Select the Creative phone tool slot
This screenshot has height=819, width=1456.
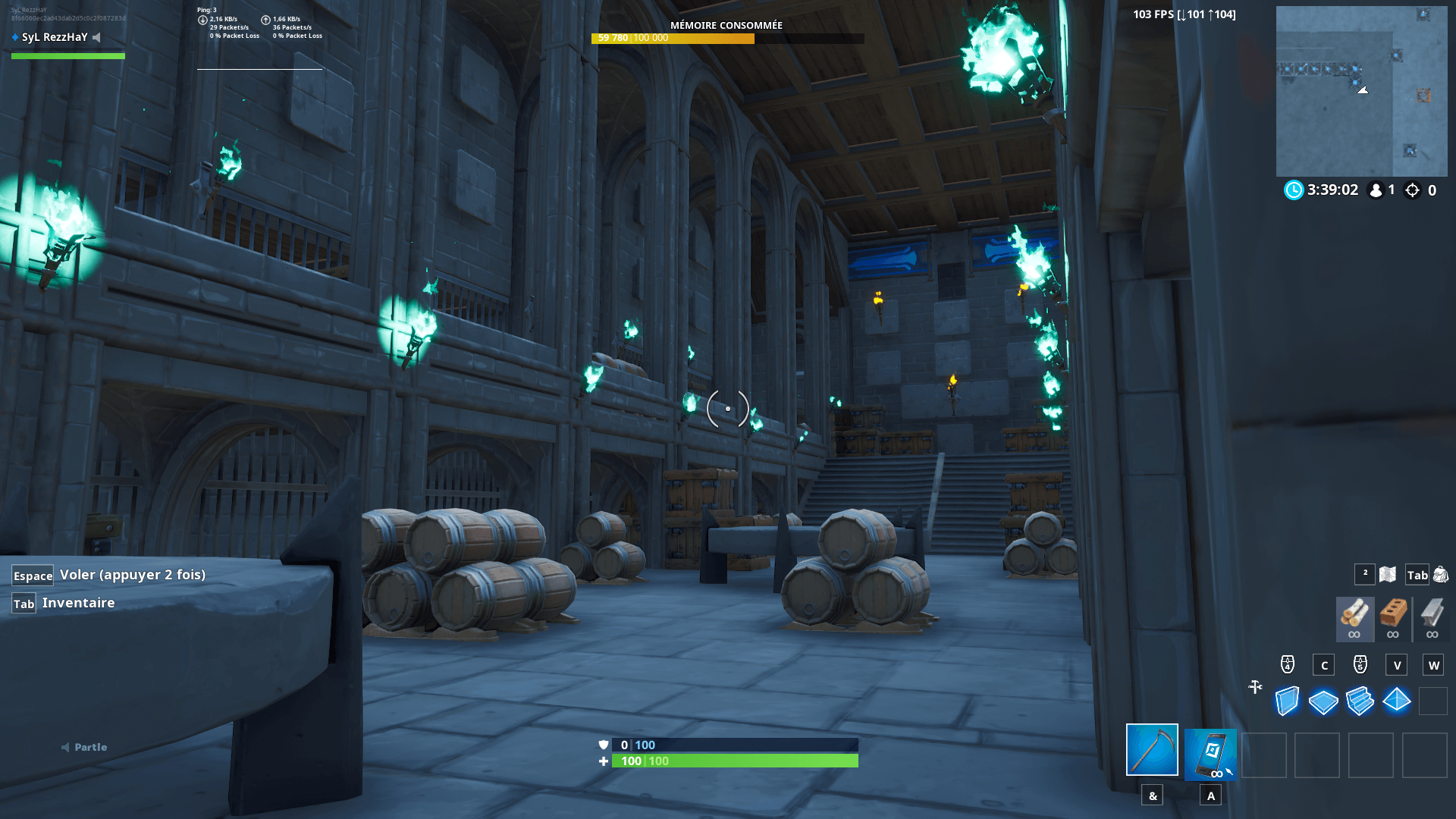click(x=1210, y=754)
